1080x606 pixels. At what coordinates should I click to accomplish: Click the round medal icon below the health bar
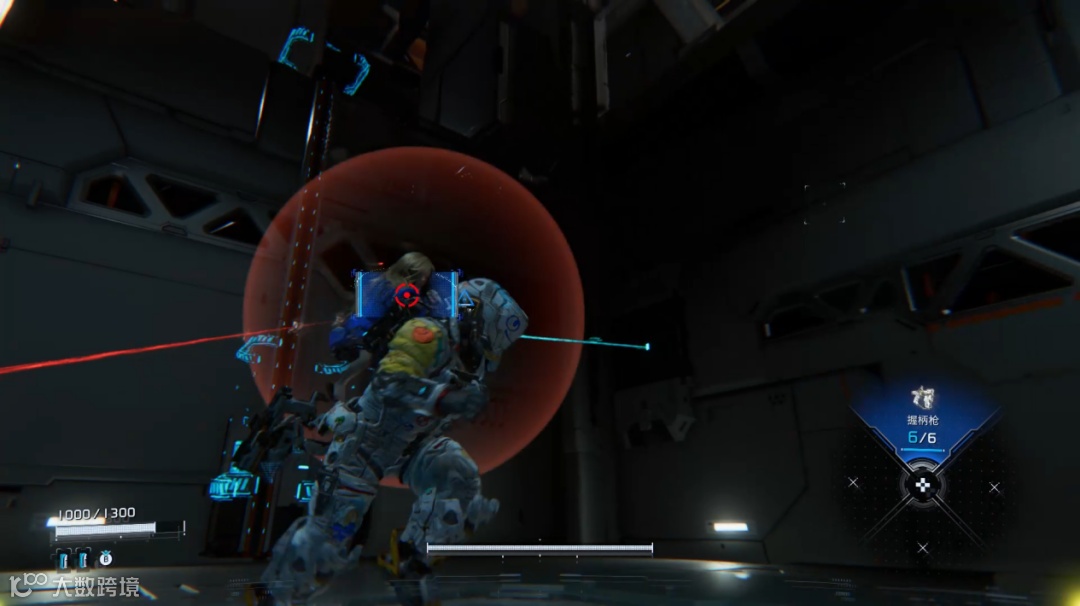(105, 559)
